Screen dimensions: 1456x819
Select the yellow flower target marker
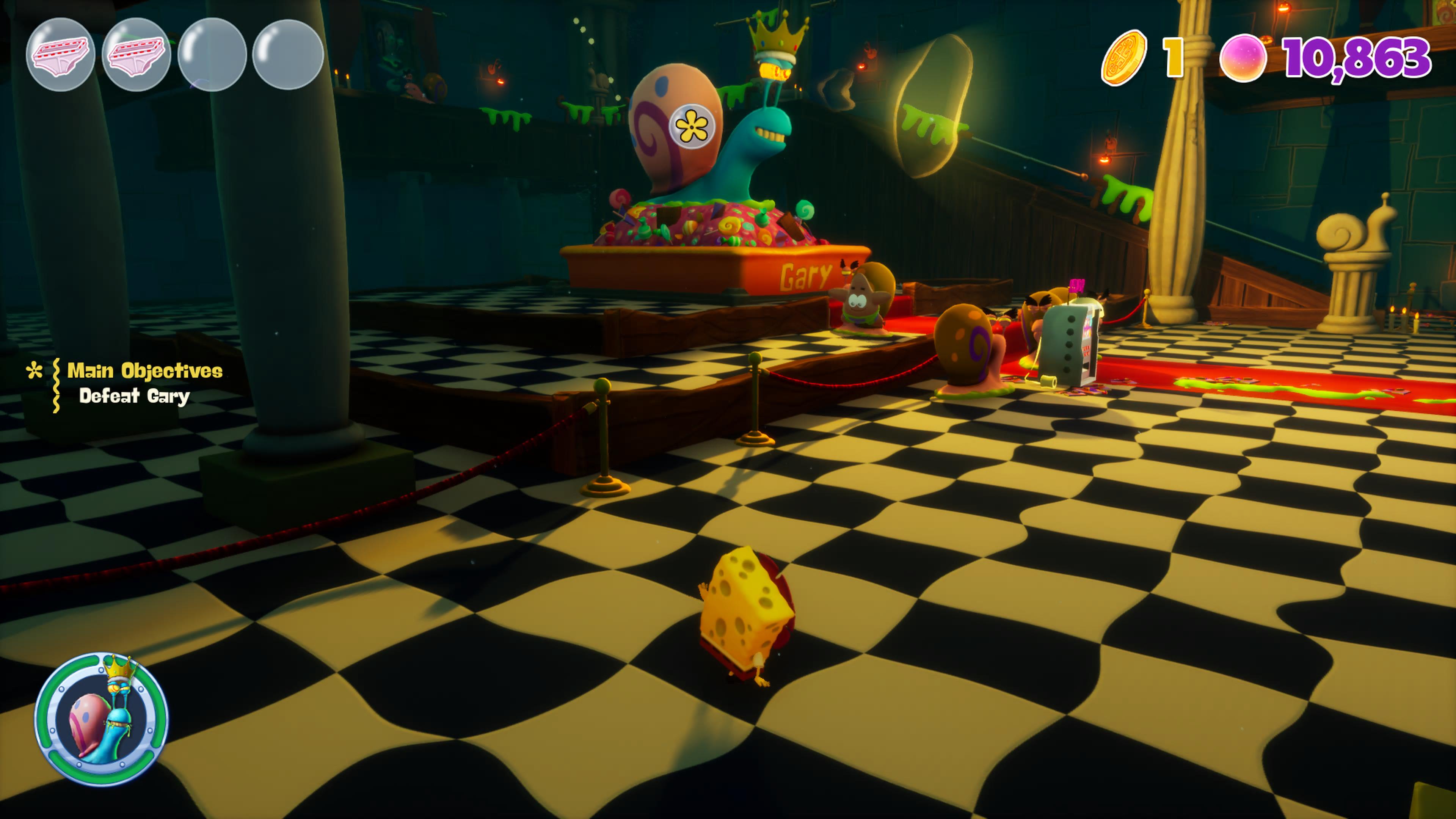692,127
